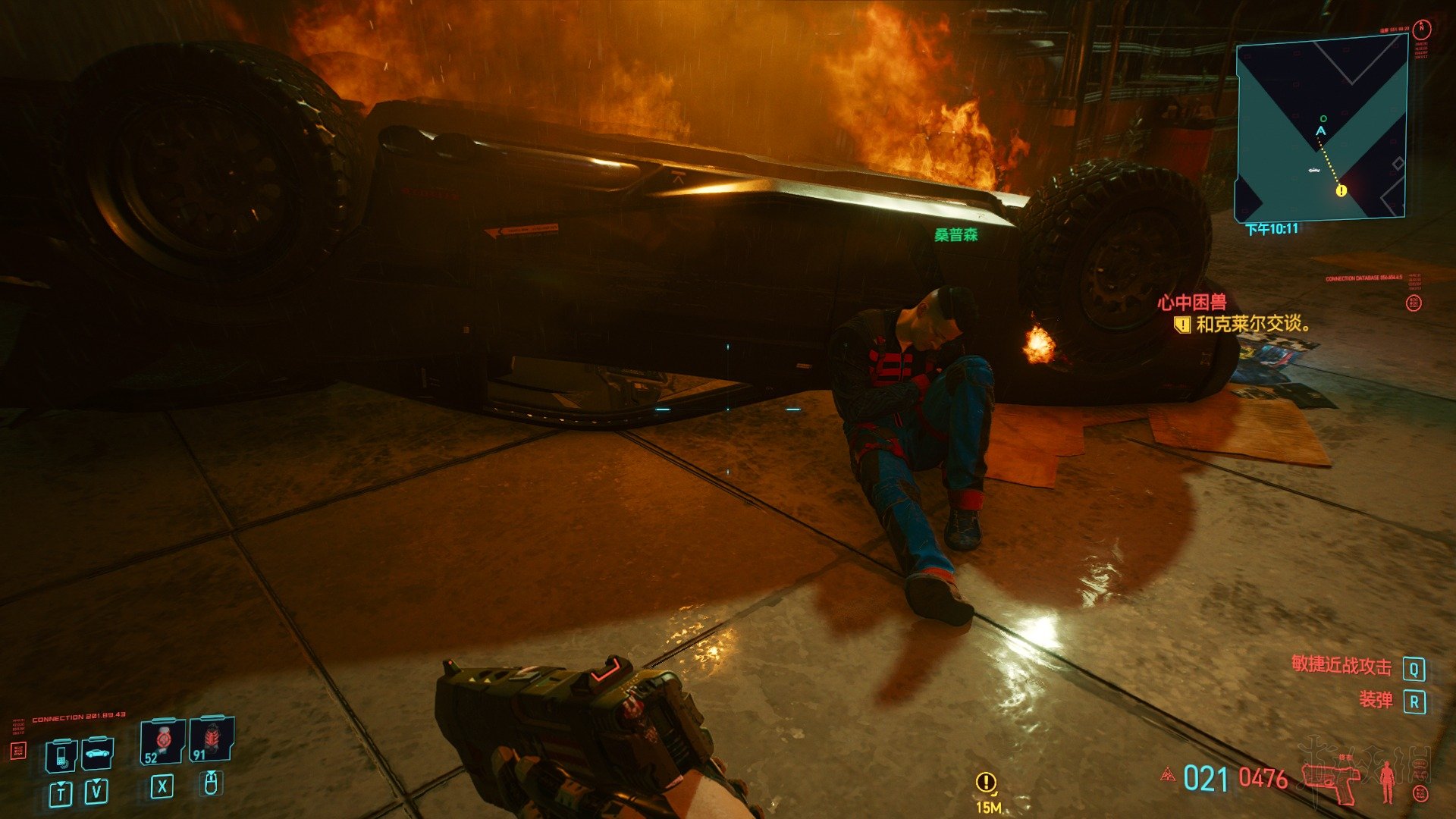
Task: Open the minimap in the corner
Action: point(1321,130)
